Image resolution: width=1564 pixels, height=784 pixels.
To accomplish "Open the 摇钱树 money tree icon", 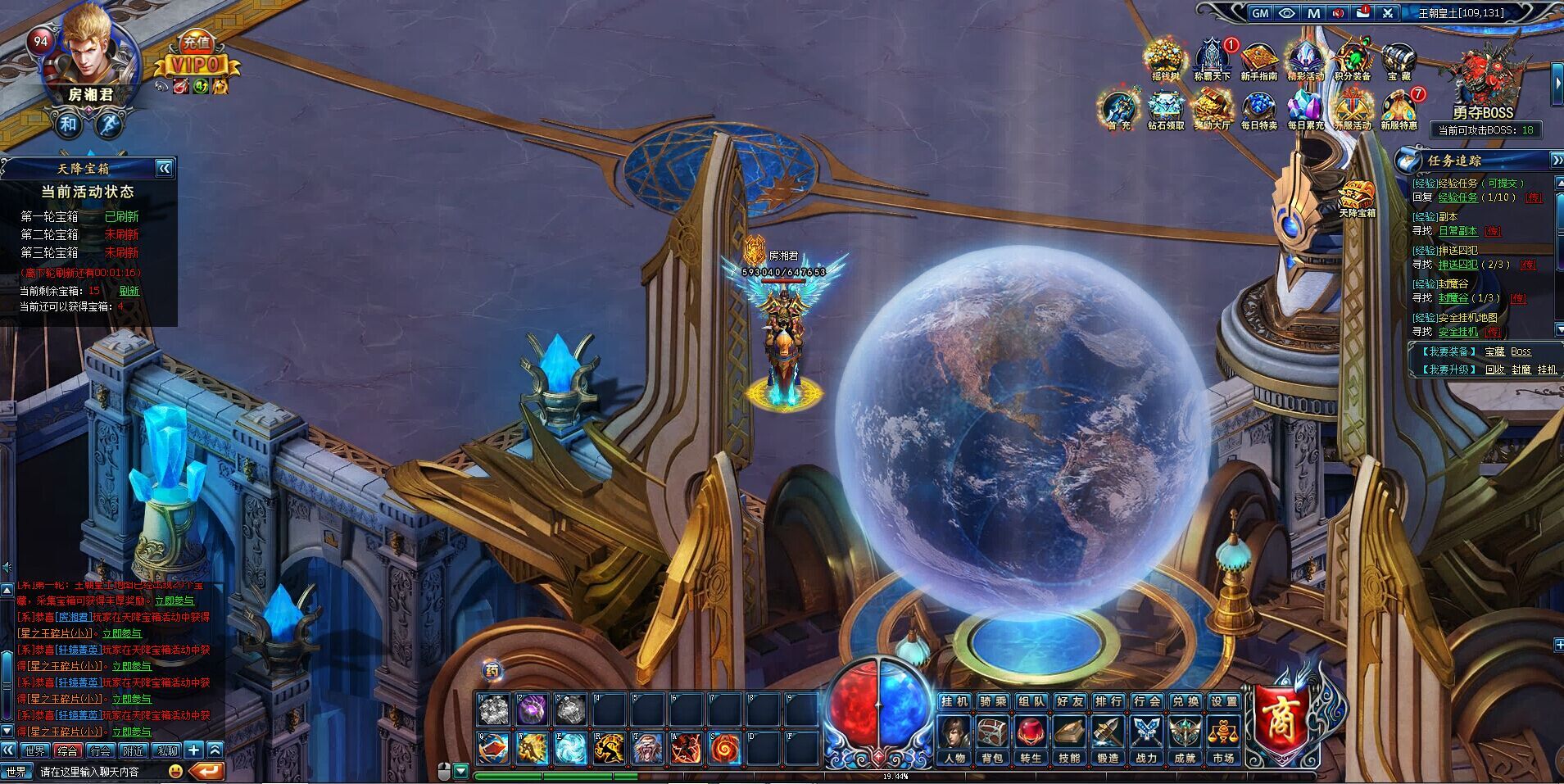I will (1165, 59).
